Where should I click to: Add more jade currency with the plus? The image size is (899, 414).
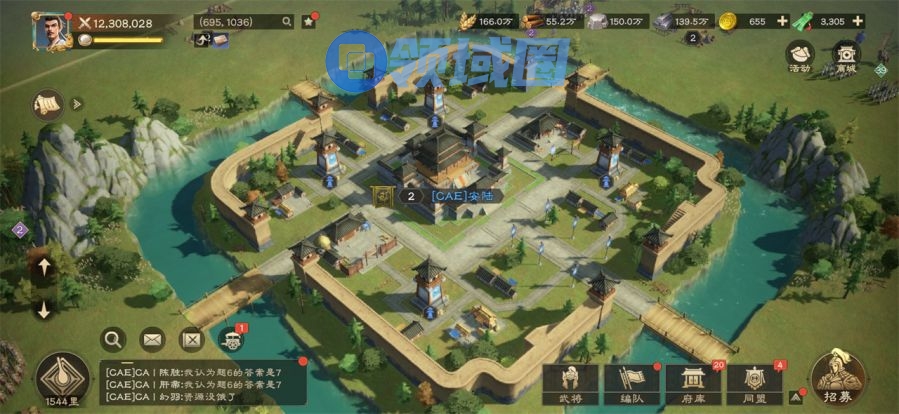(x=858, y=21)
